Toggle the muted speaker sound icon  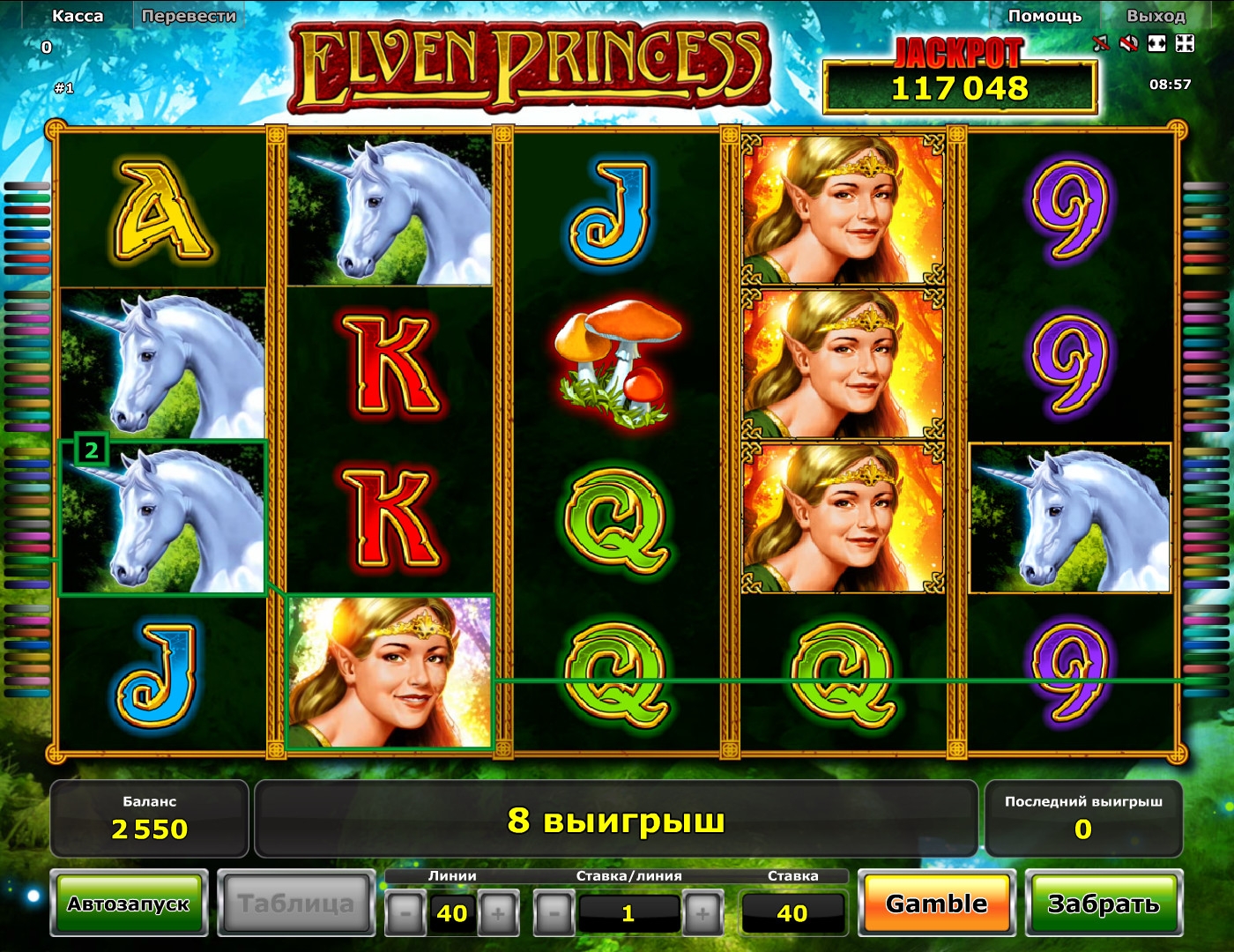tap(1128, 43)
